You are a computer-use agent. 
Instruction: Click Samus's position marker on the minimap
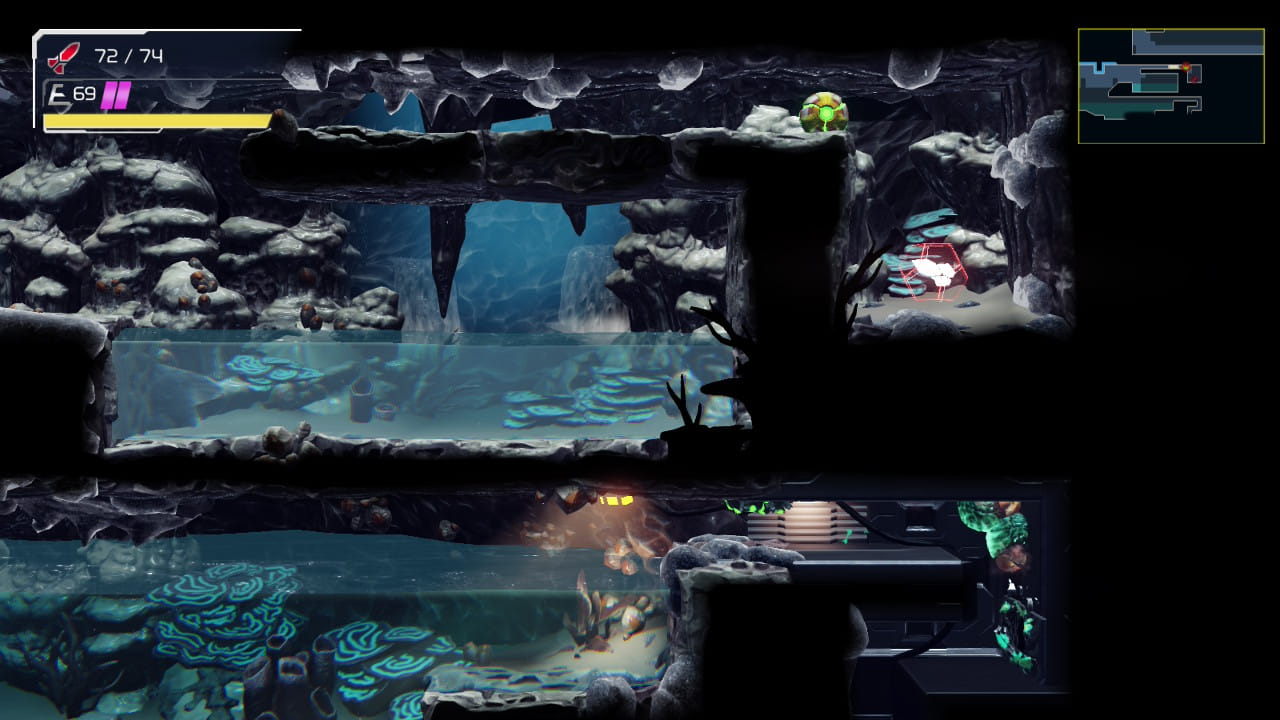point(1187,68)
